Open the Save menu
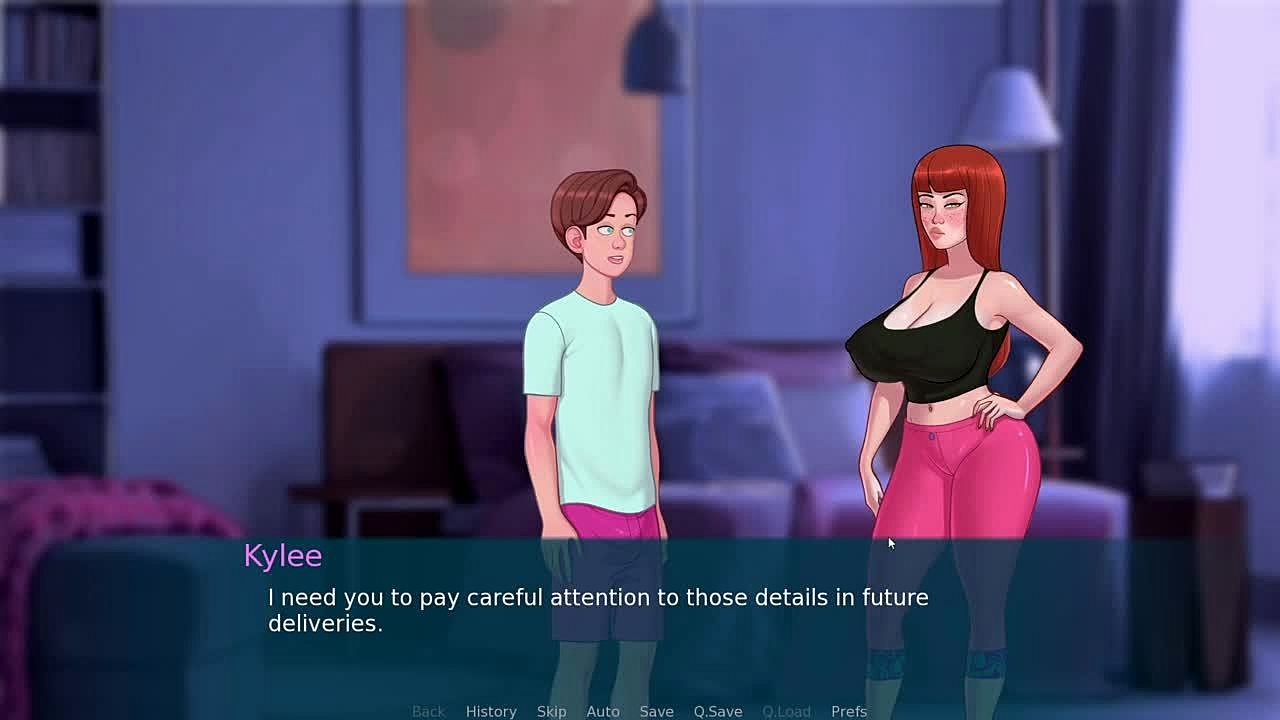This screenshot has height=720, width=1280. [x=656, y=711]
